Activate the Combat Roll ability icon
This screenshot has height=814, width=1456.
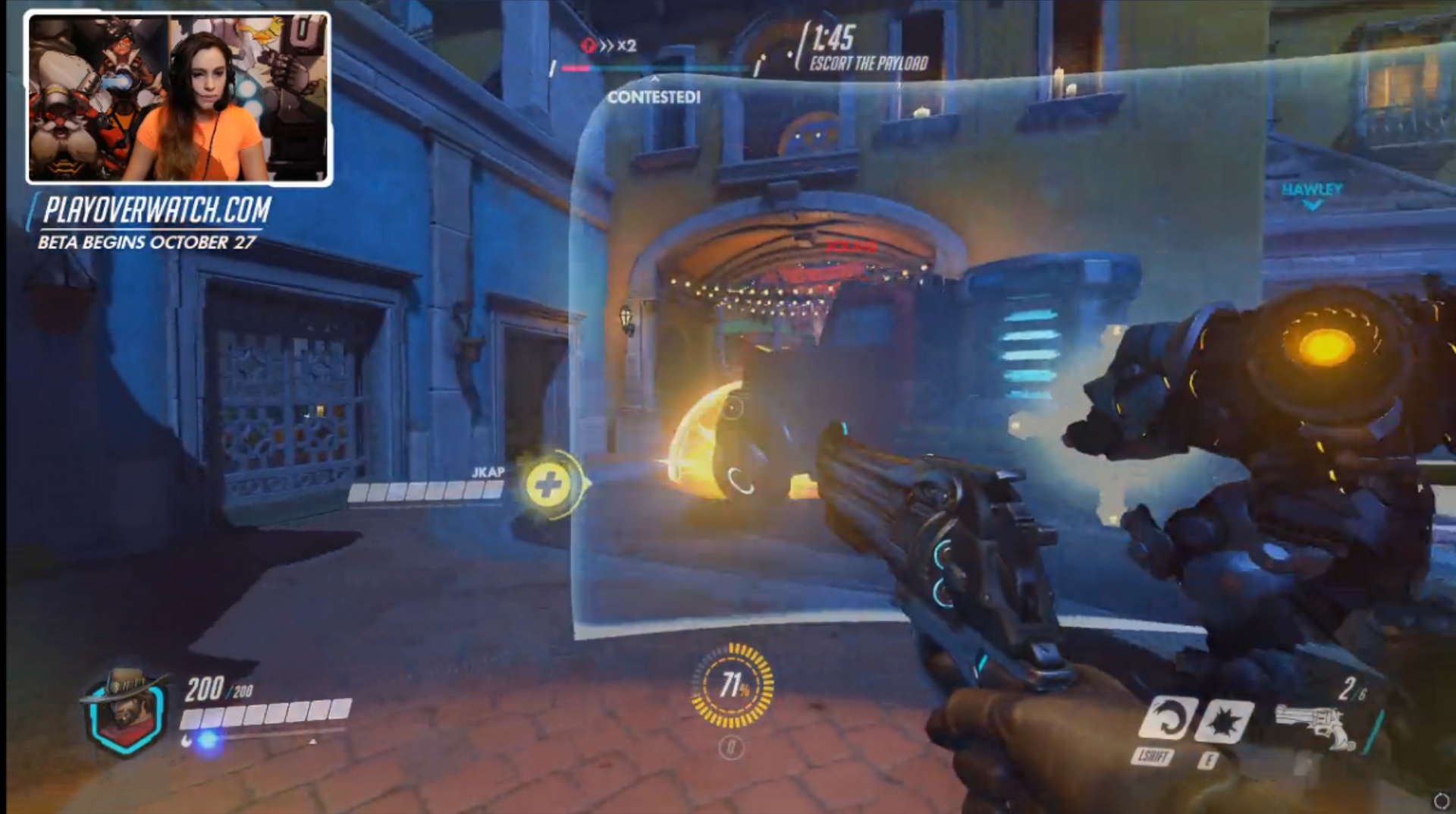[1165, 718]
